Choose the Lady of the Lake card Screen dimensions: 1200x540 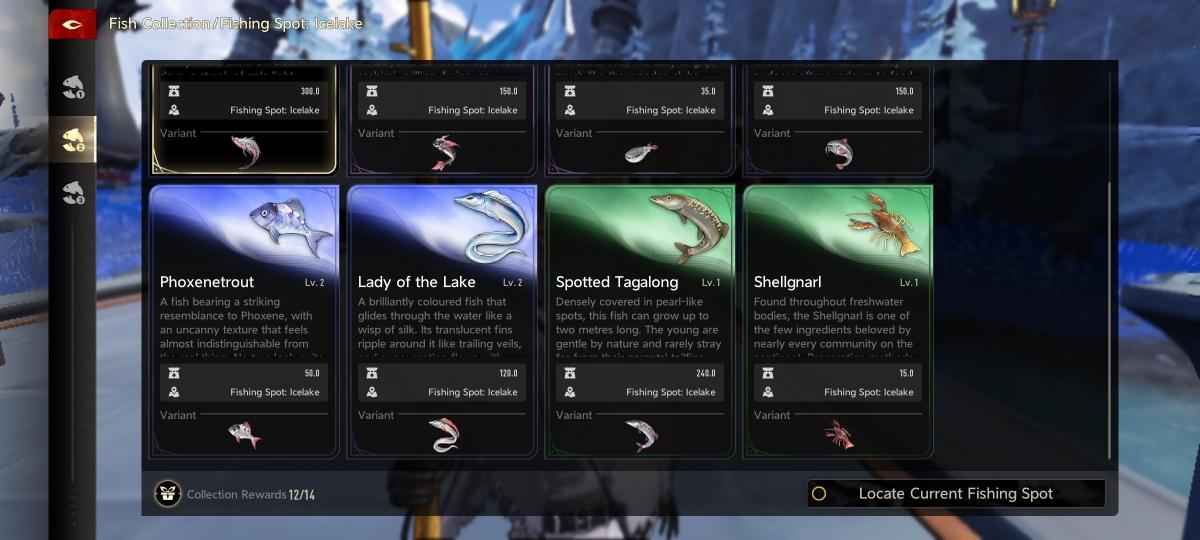[442, 282]
